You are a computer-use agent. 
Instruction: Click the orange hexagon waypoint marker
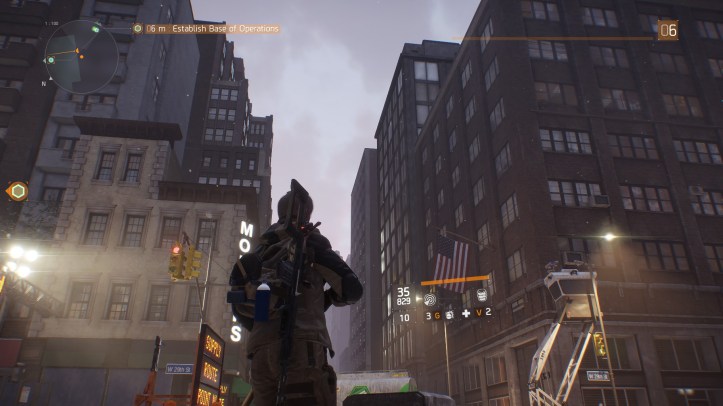[x=17, y=190]
